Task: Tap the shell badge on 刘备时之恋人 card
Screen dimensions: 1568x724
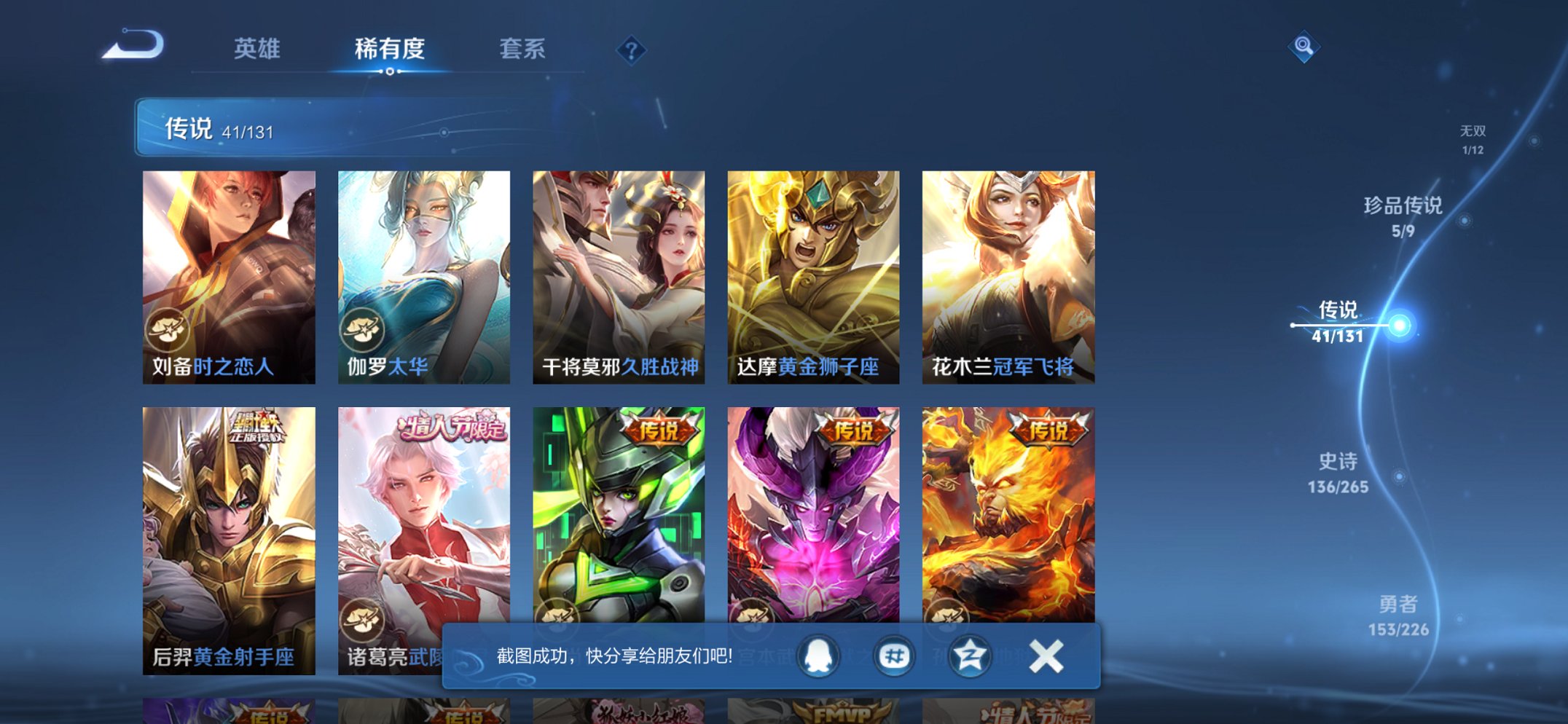Action: (x=167, y=331)
